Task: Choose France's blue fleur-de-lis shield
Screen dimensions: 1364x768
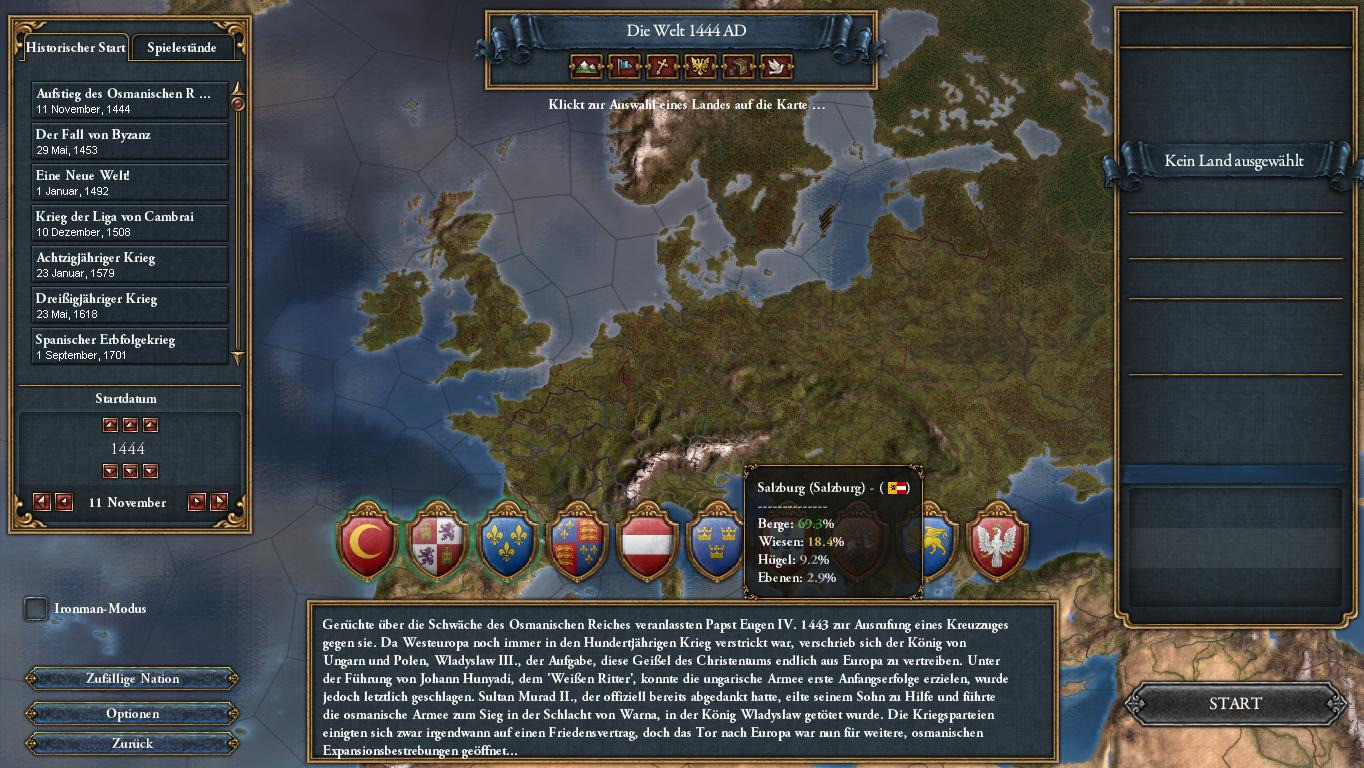Action: (x=508, y=541)
